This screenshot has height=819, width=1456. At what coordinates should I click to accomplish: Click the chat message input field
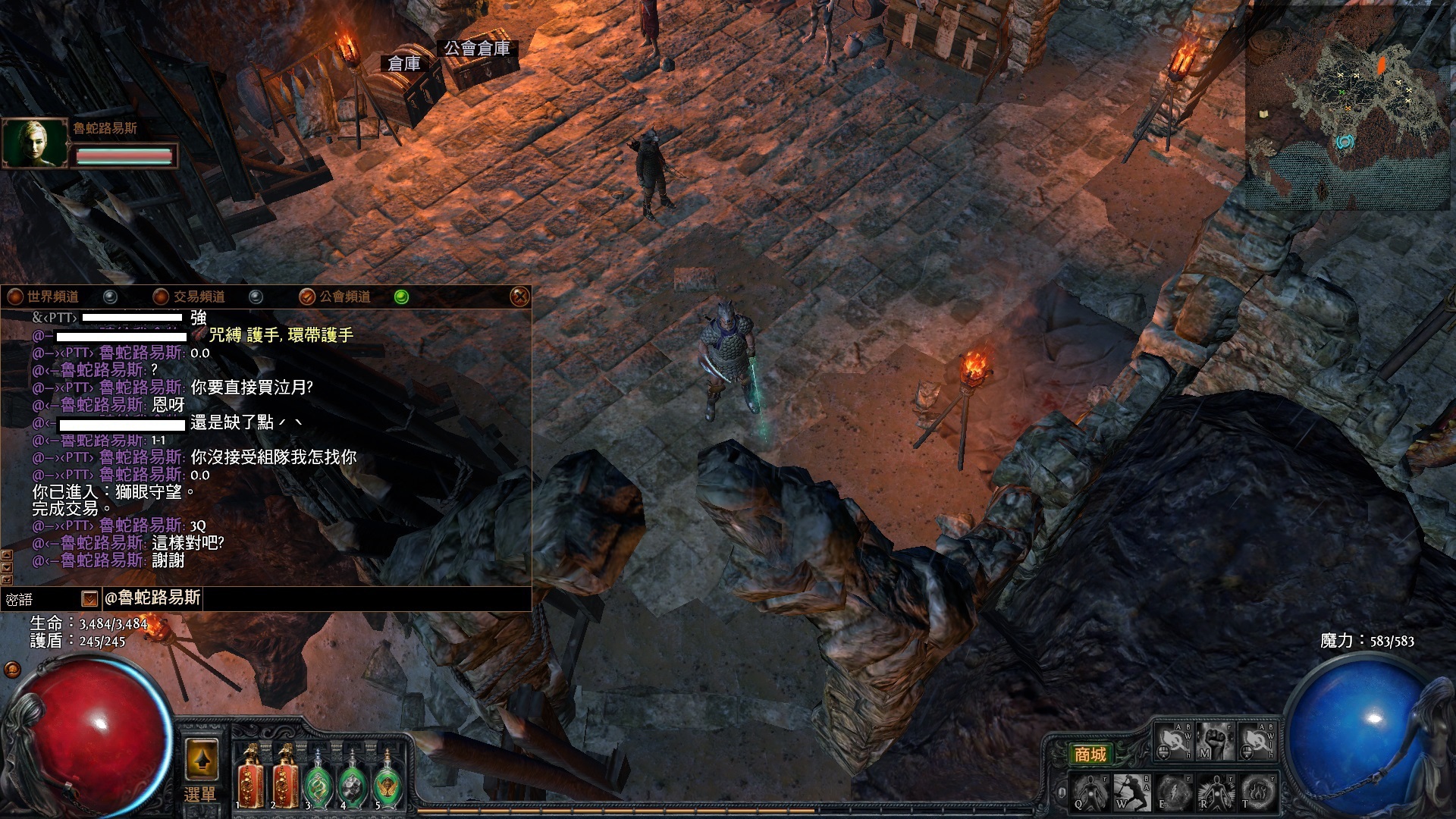point(364,598)
